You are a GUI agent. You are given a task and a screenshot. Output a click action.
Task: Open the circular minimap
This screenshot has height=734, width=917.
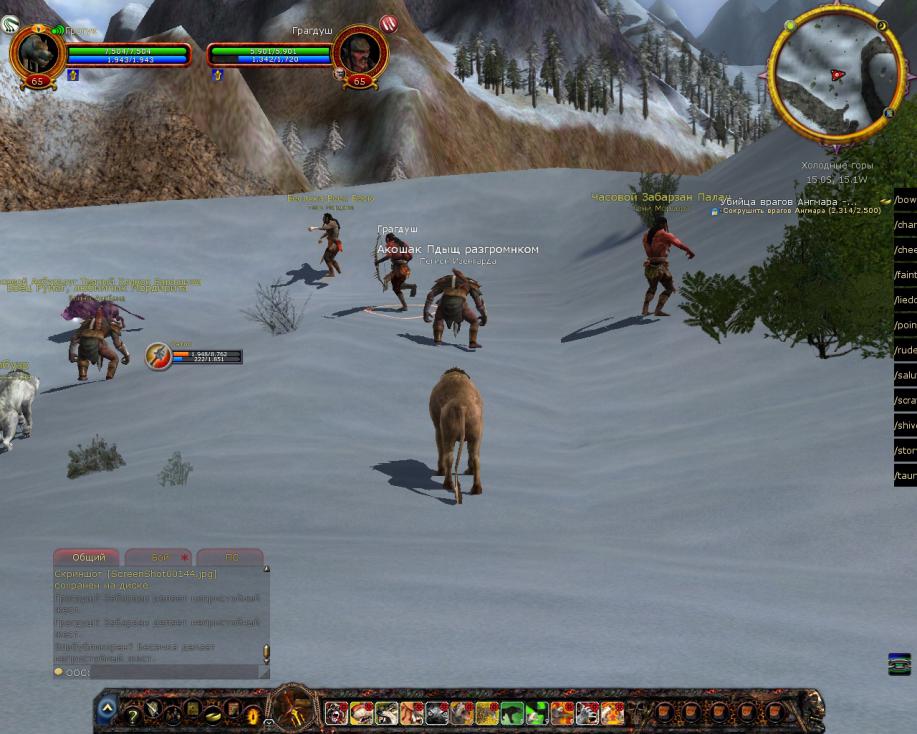coord(836,75)
